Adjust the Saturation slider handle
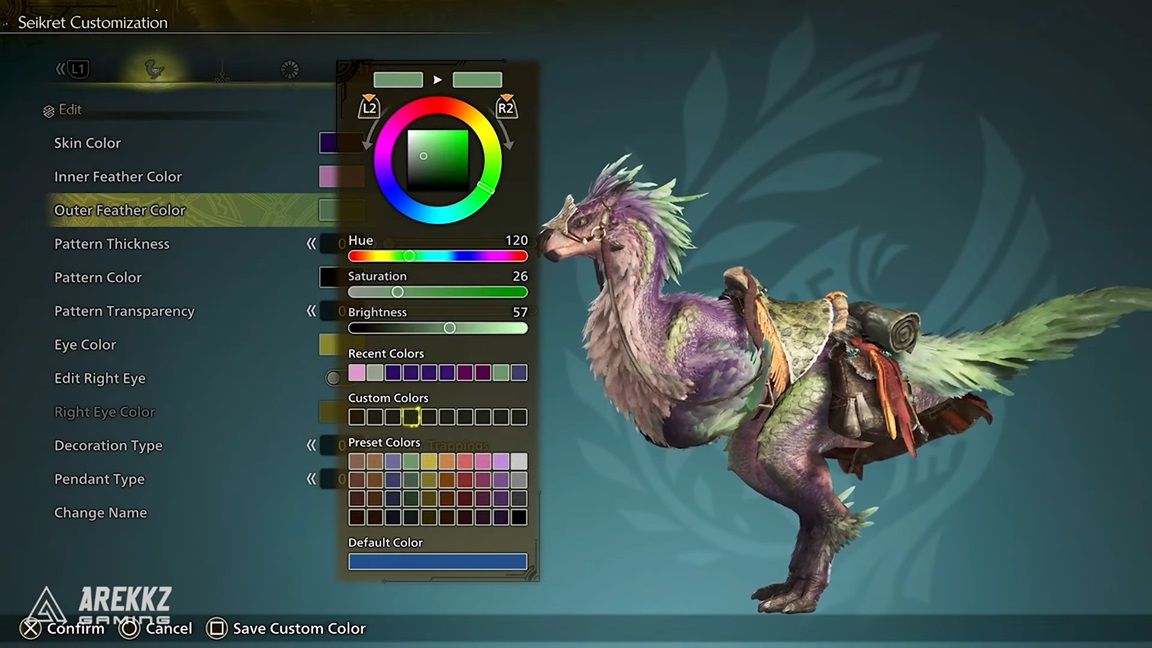This screenshot has width=1152, height=648. pyautogui.click(x=397, y=292)
